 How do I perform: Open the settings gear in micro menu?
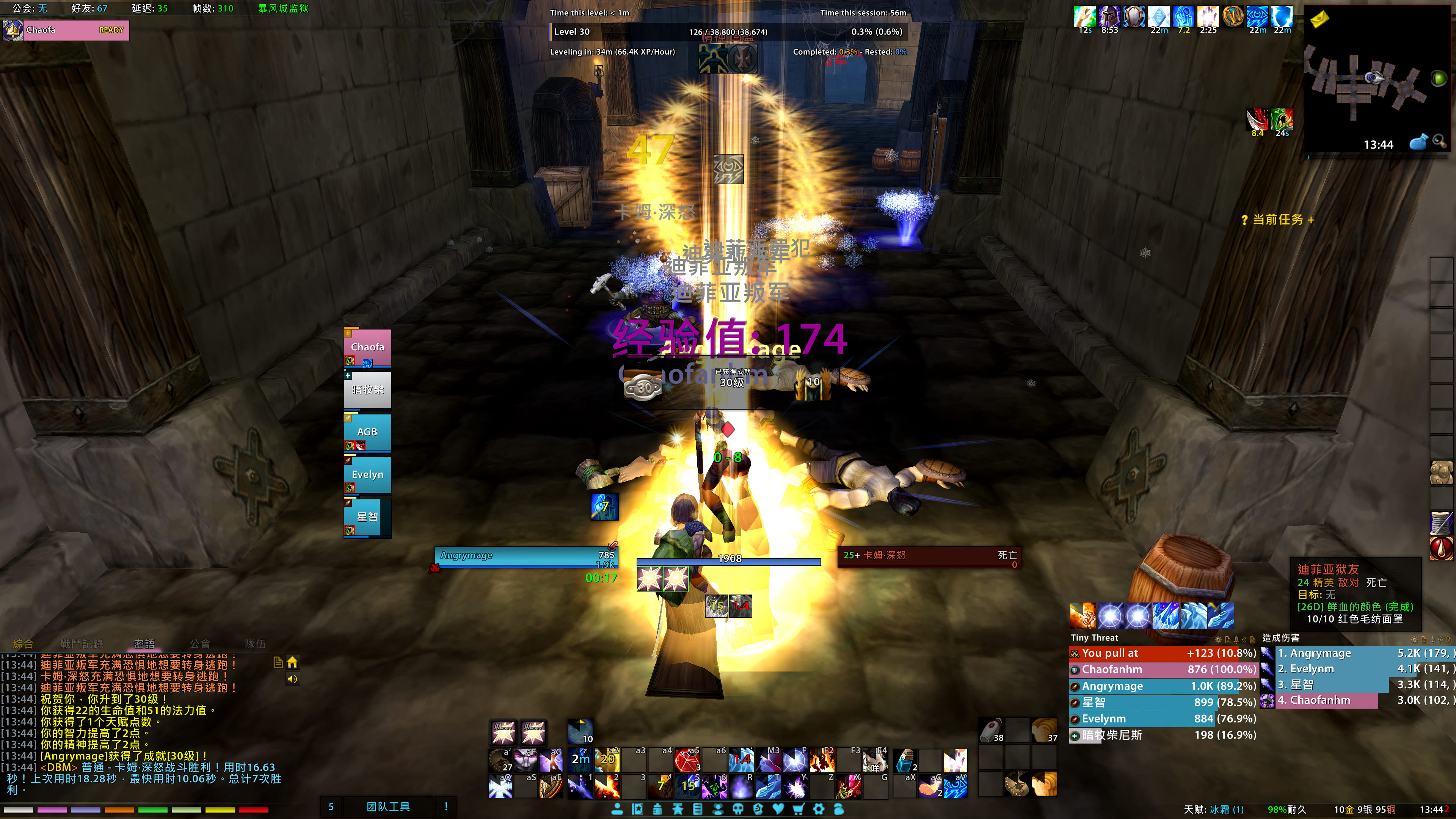[x=819, y=809]
